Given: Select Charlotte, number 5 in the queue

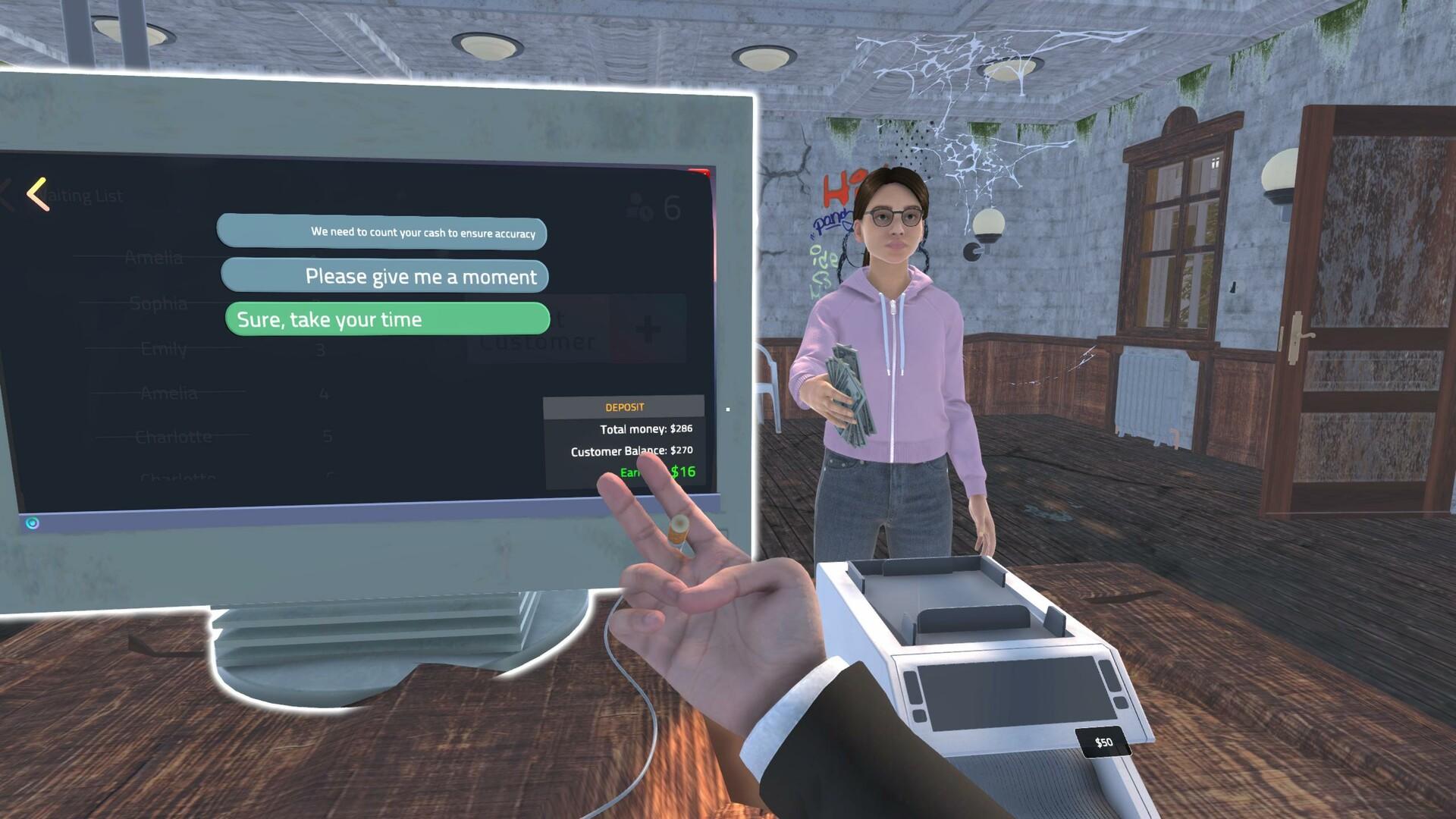Looking at the screenshot, I should coord(175,436).
